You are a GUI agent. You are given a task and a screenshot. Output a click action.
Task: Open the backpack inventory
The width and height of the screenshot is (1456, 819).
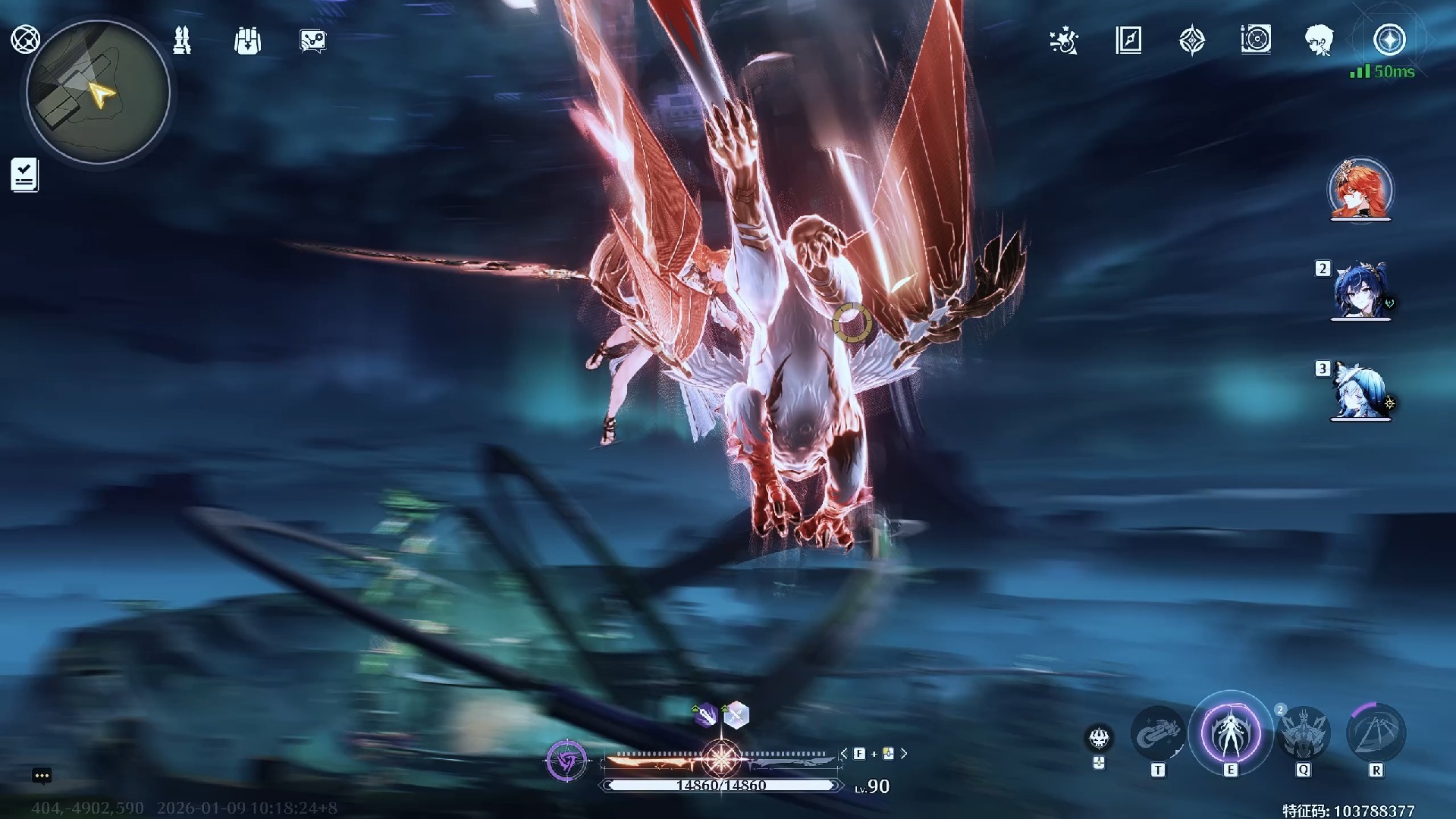[x=247, y=41]
